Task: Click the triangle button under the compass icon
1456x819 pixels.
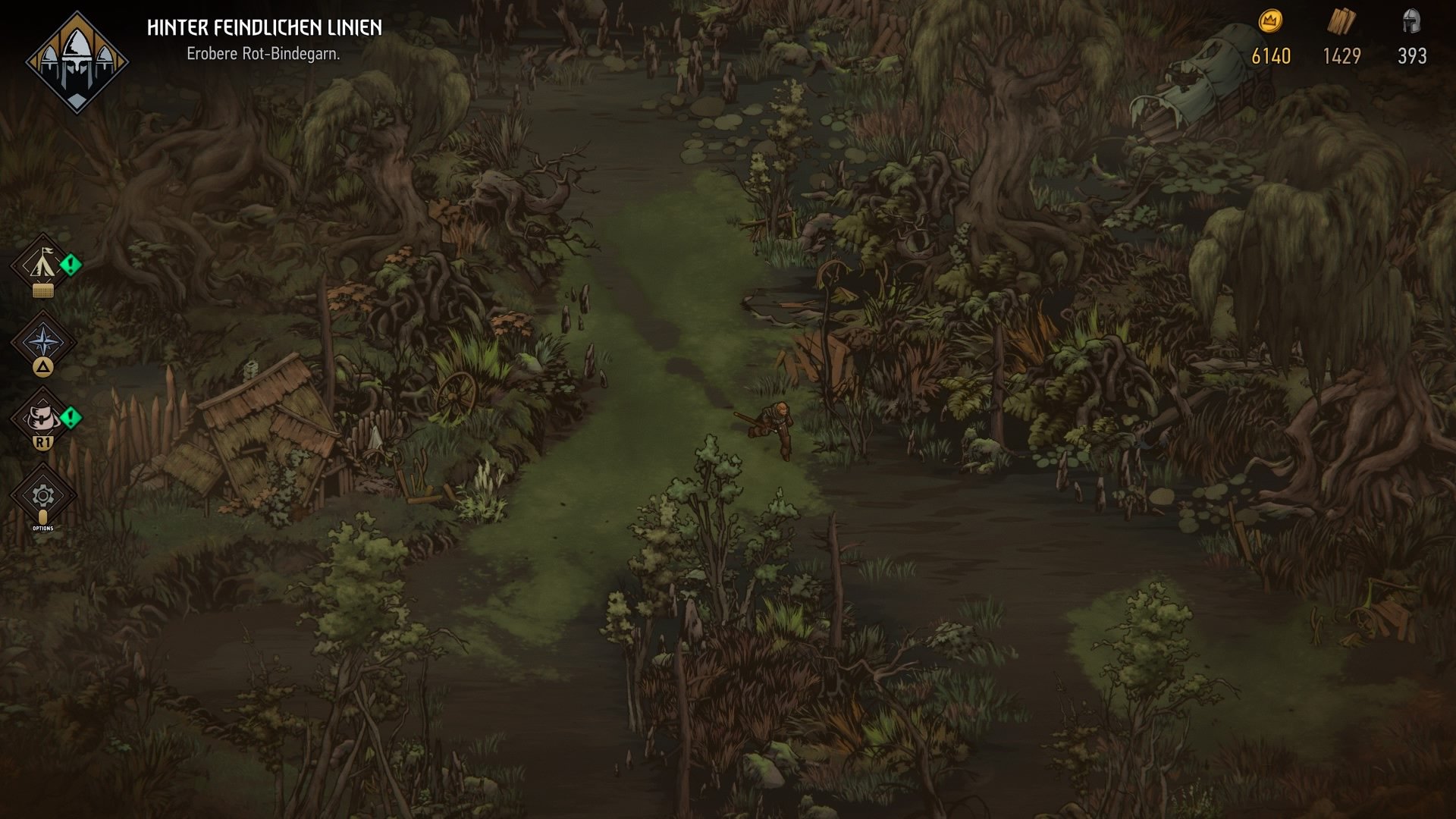Action: coord(43,366)
